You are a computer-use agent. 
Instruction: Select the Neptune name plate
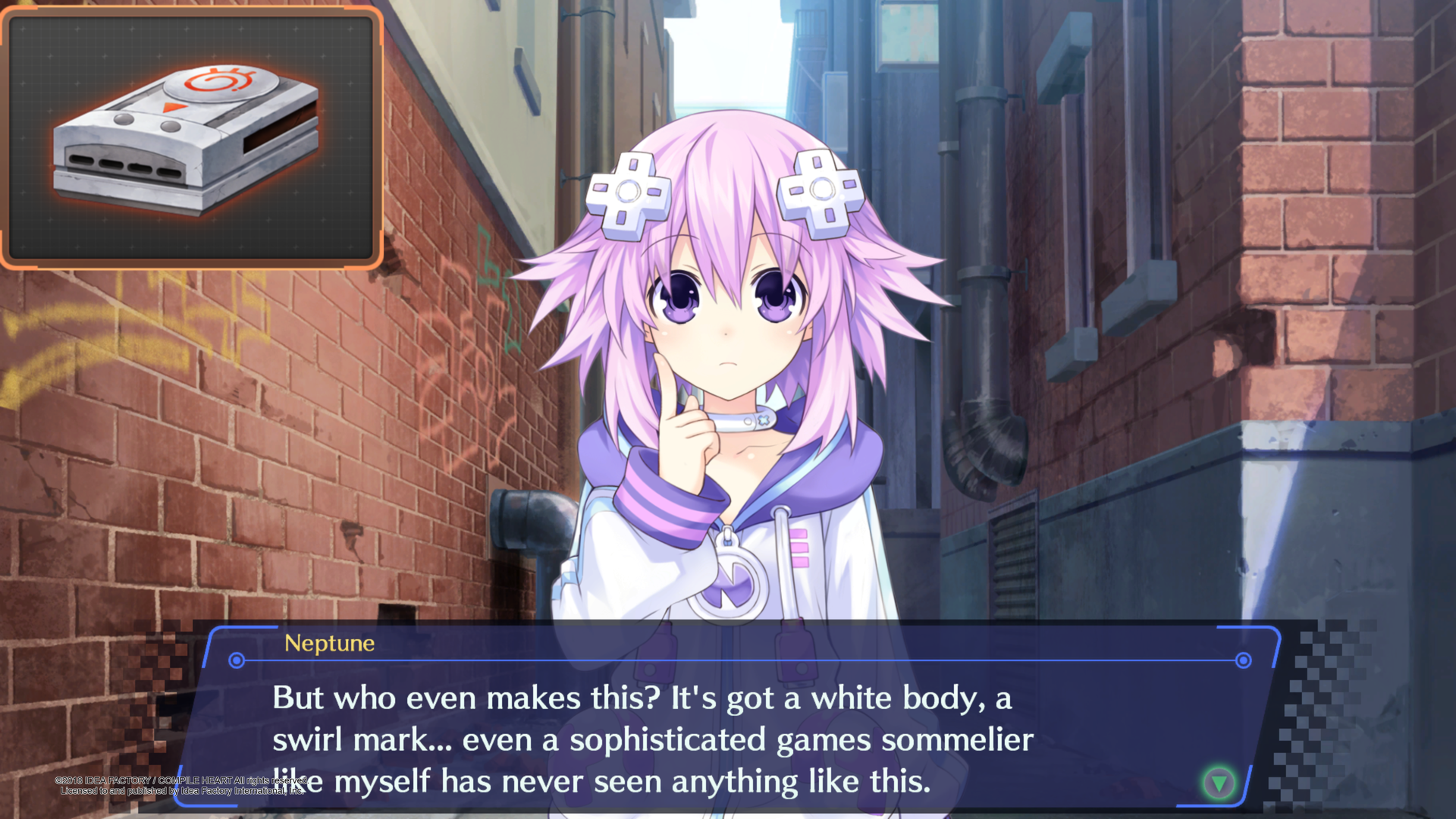[329, 645]
